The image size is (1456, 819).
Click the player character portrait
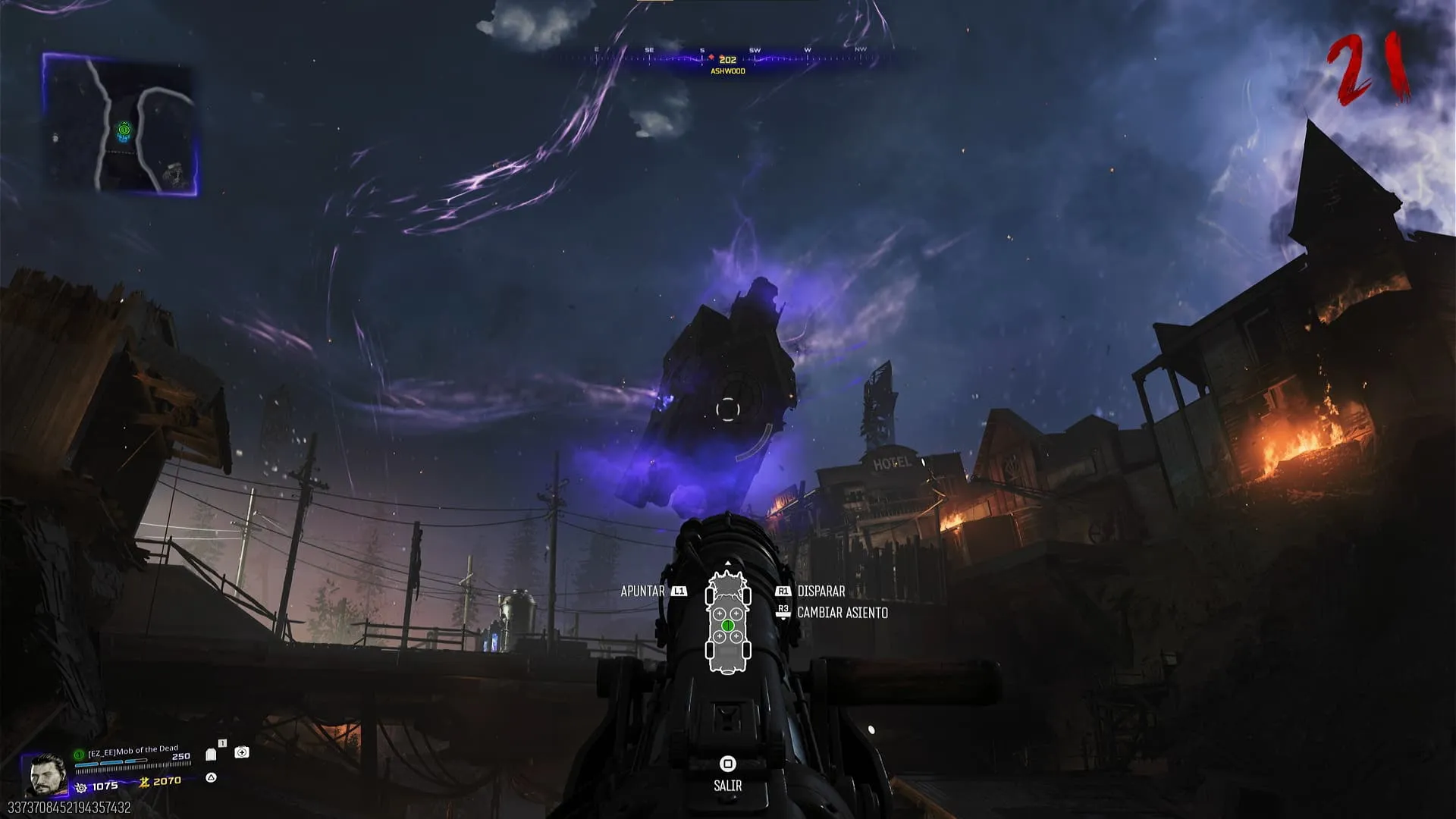point(45,774)
